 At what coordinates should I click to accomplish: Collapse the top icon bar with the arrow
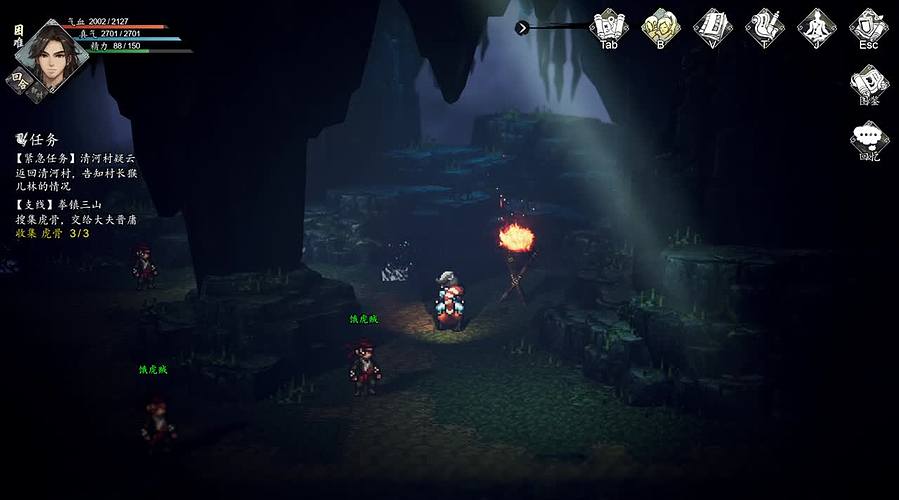522,28
